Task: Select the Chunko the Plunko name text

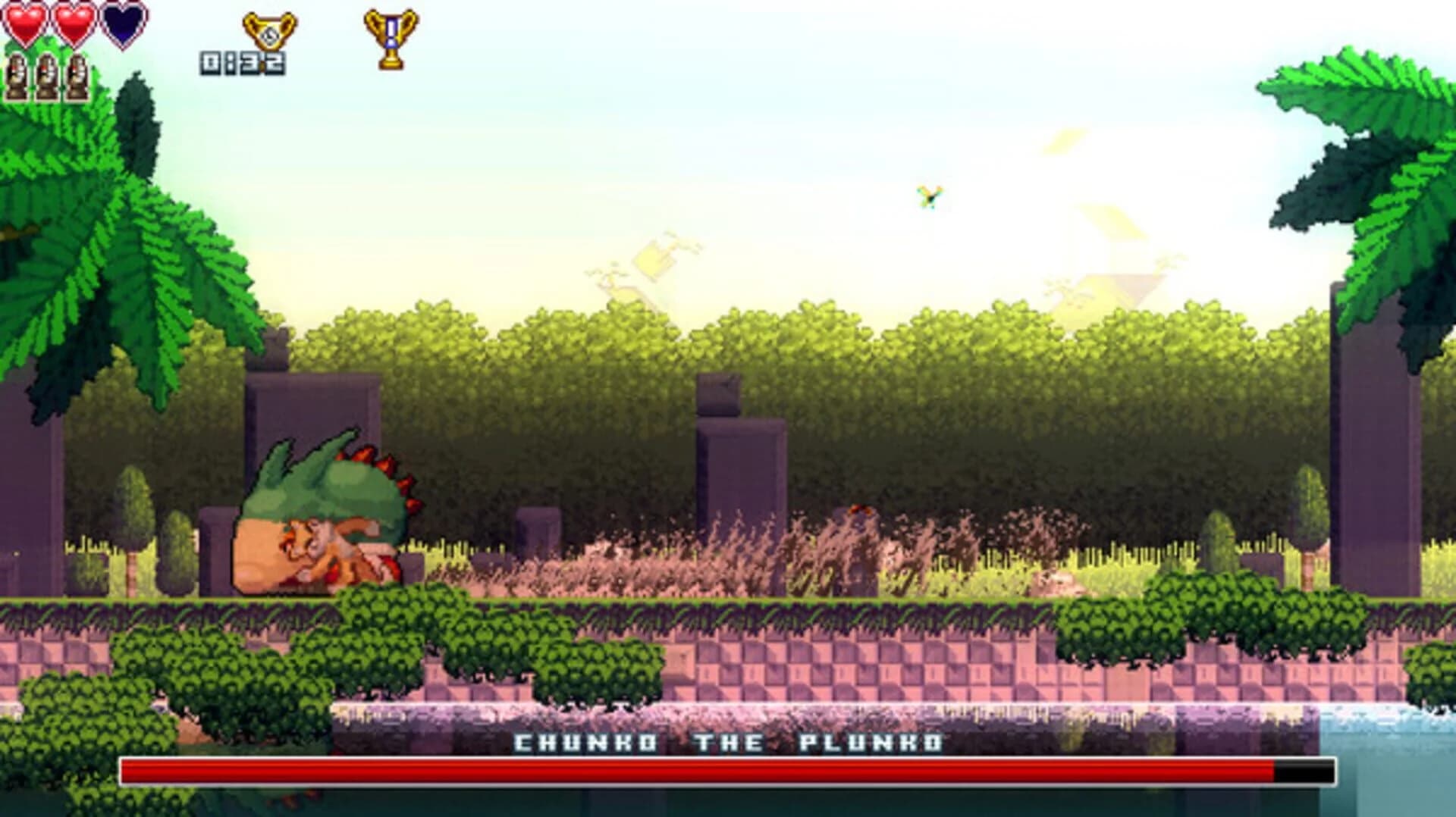Action: coord(728,743)
